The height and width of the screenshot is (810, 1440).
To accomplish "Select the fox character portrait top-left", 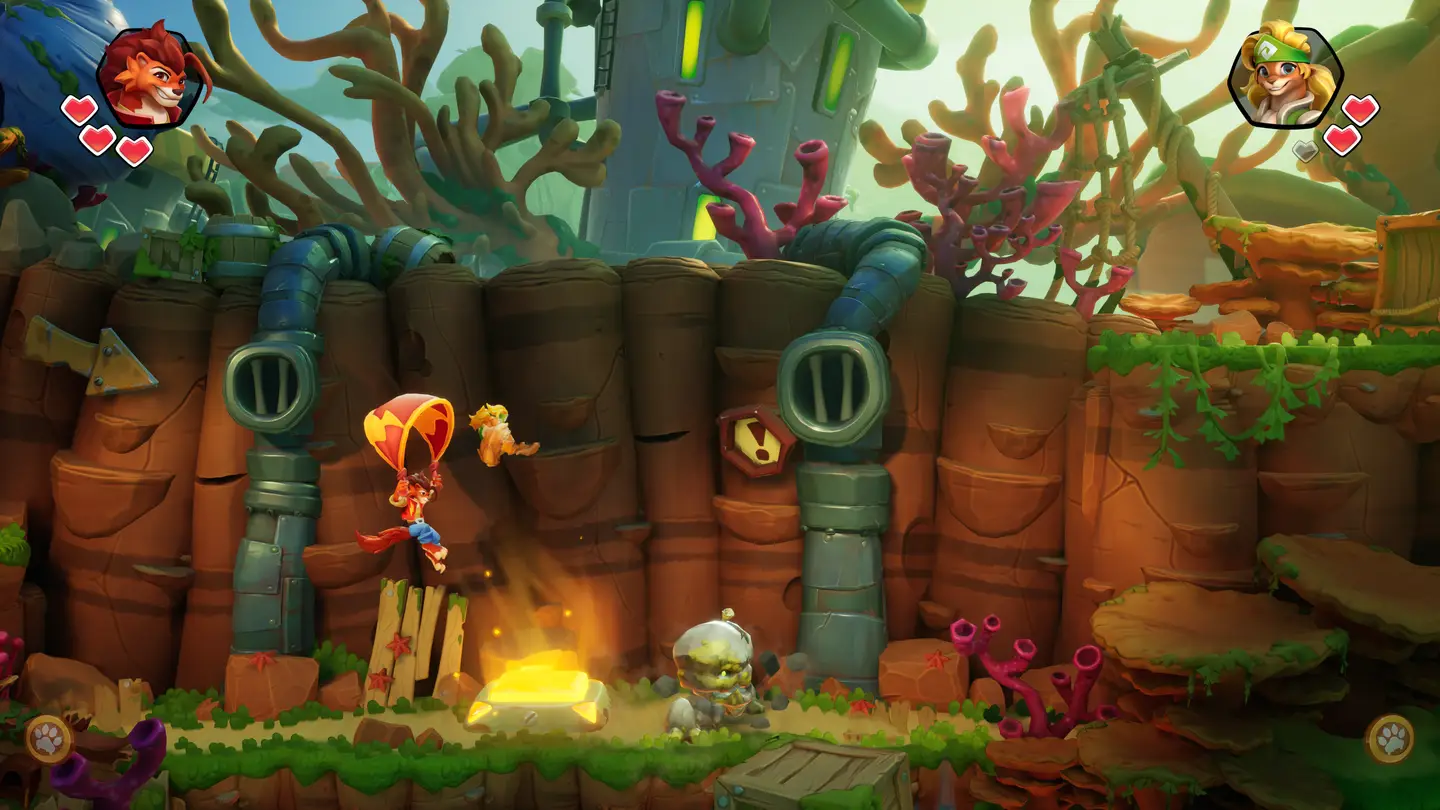I will coord(148,75).
